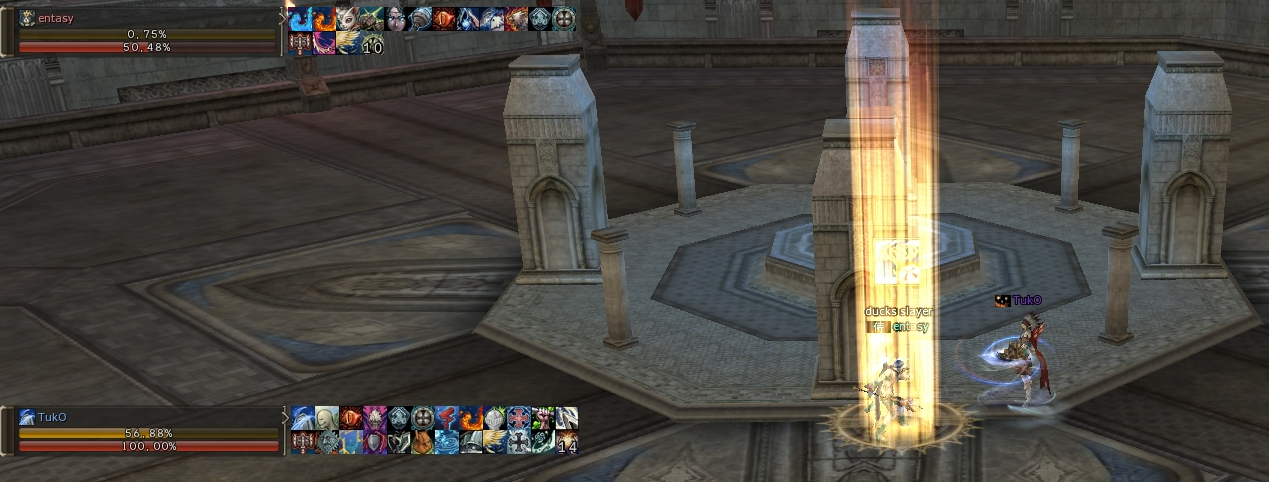Click the red eye buff on TukO
The width and height of the screenshot is (1269, 482).
351,418
